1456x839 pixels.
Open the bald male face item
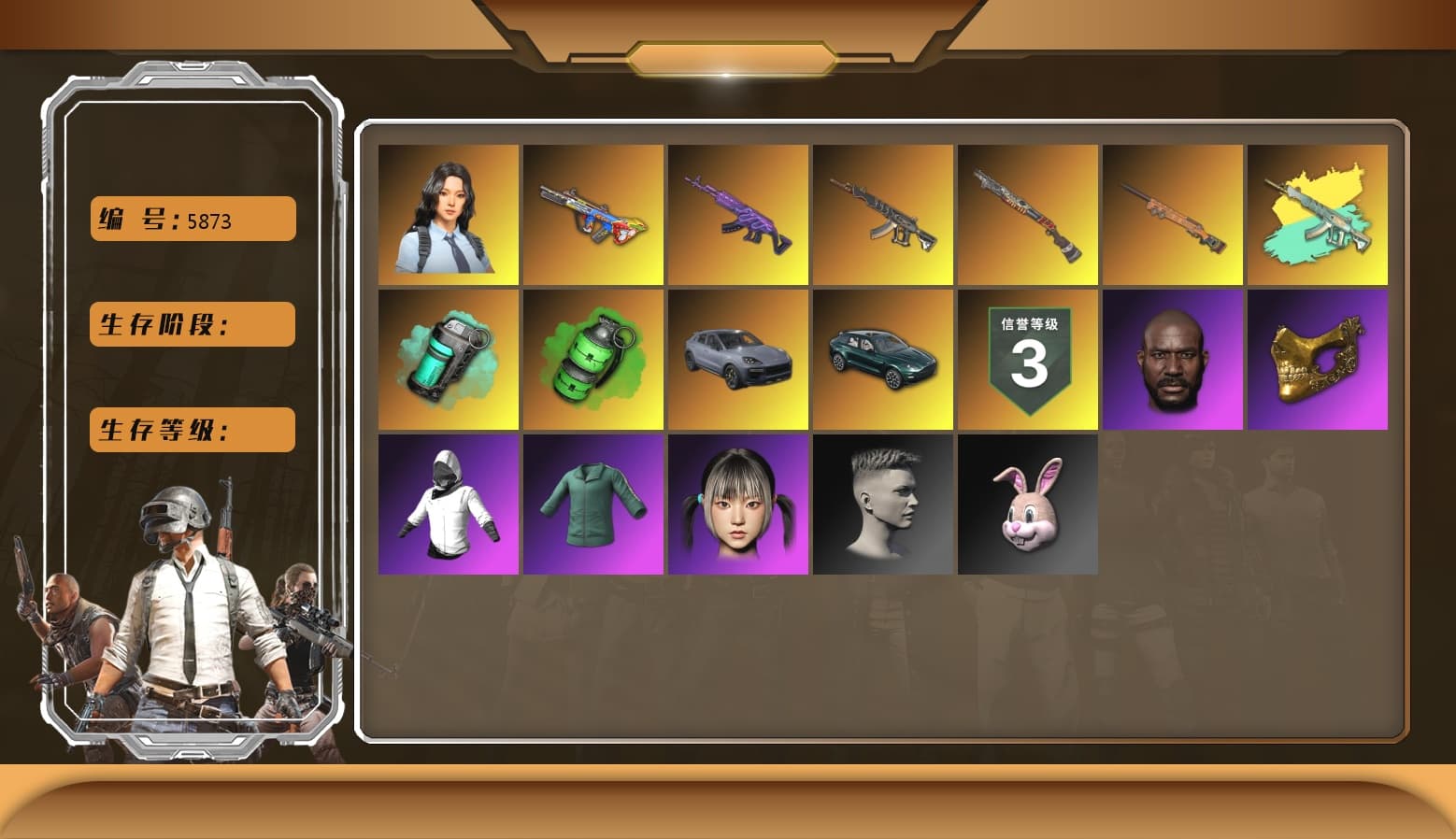tap(1172, 359)
